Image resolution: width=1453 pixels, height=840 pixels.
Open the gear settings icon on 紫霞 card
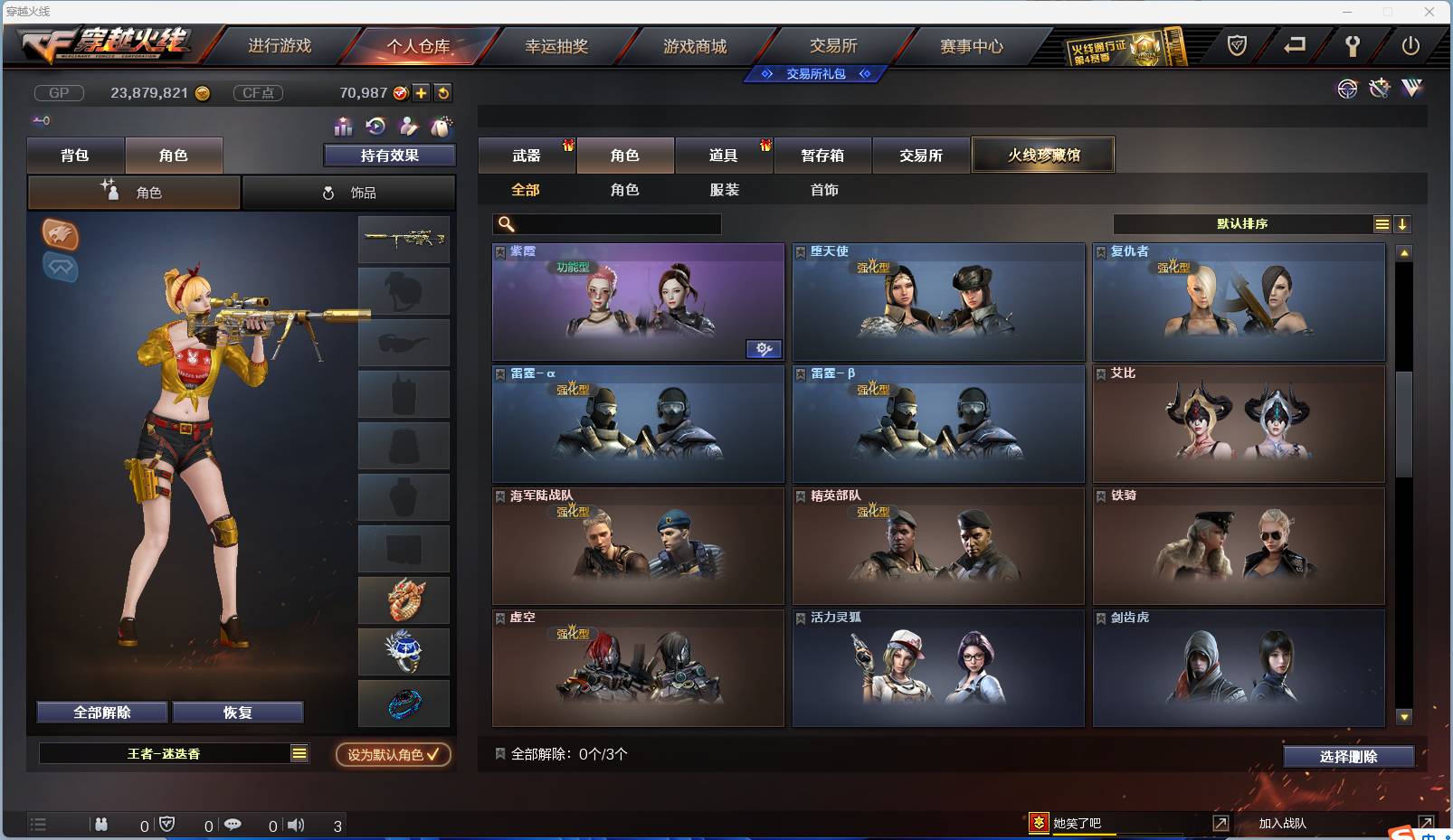tap(764, 349)
